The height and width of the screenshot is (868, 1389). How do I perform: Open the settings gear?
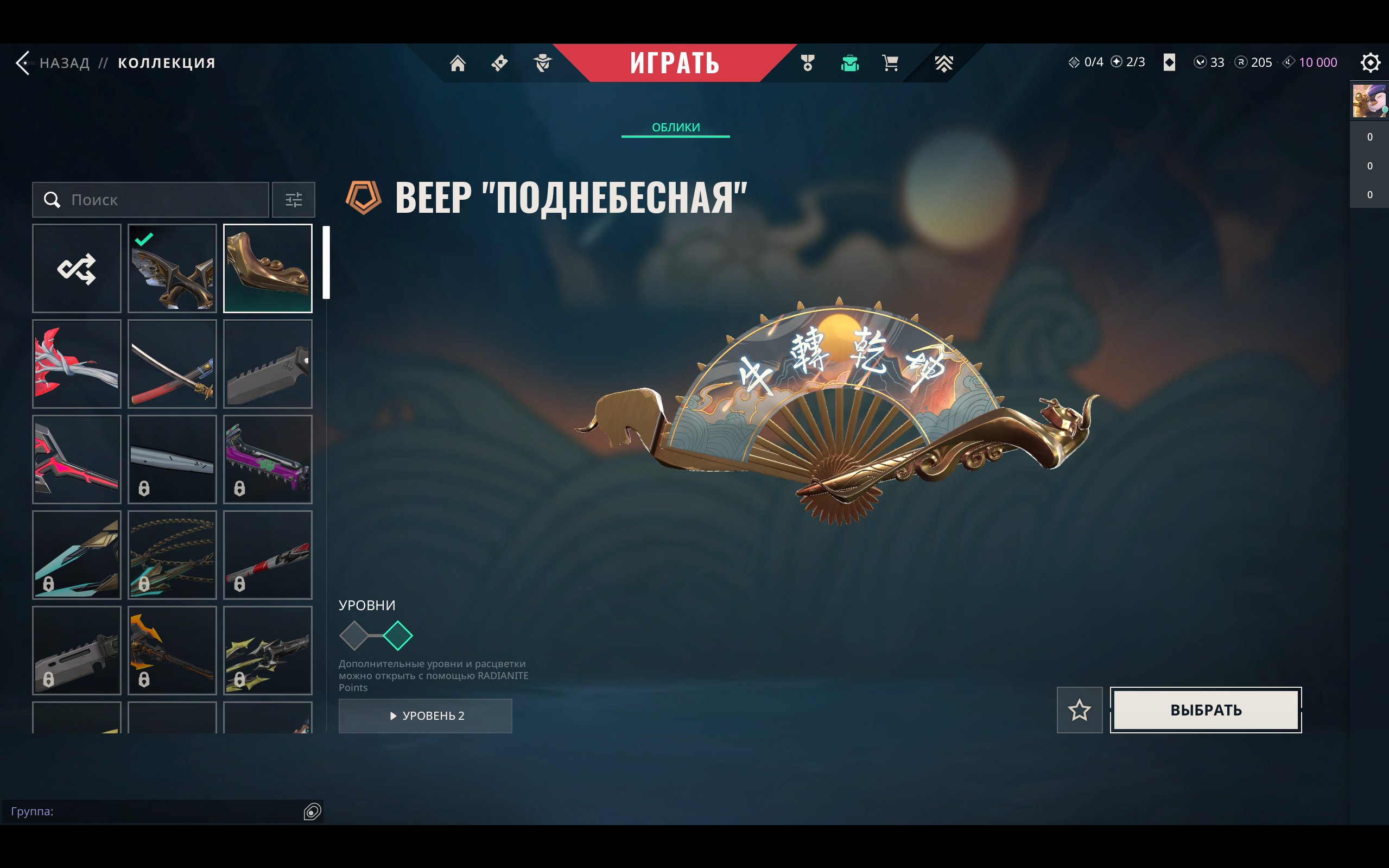(x=1370, y=62)
